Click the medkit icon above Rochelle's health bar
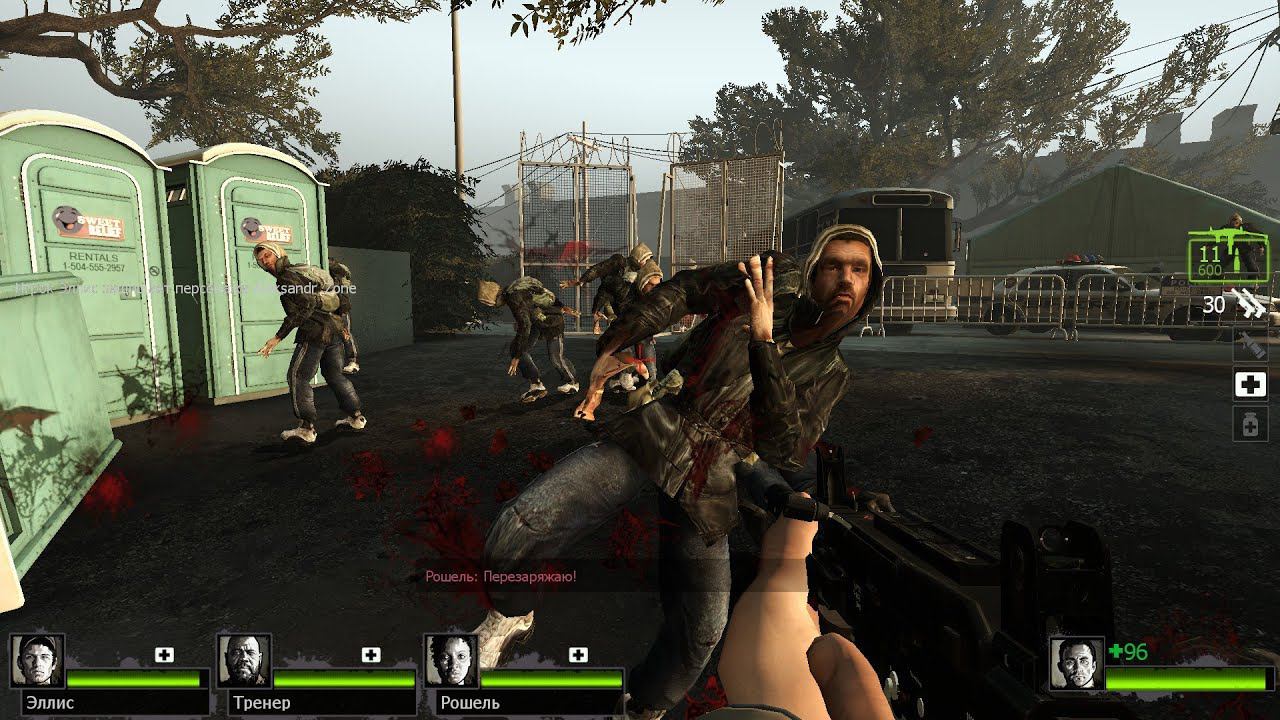Screen dimensions: 1280x720 578,655
